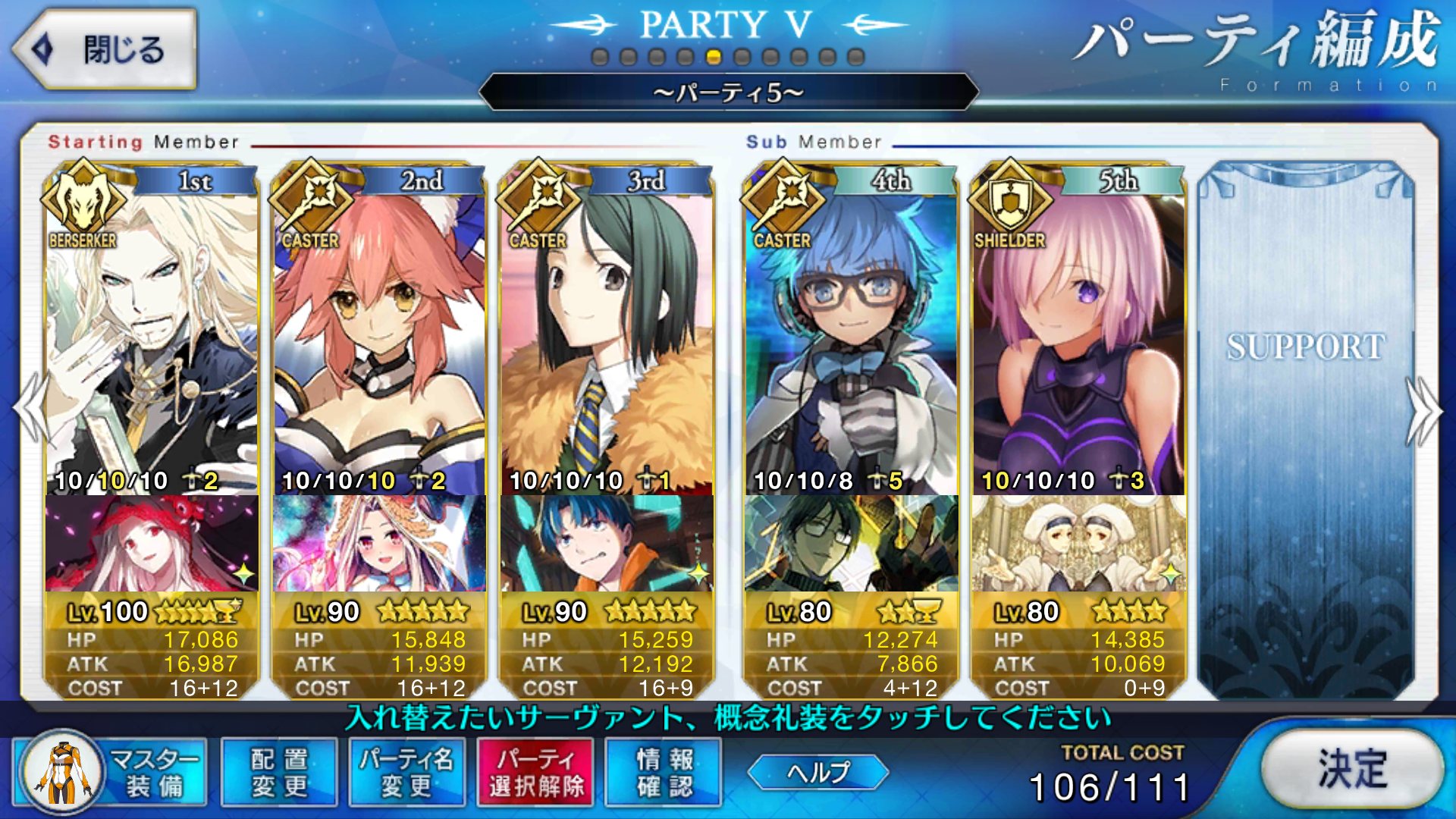
Task: Change the Shielder's twin-figures craft essence
Action: point(1078,543)
